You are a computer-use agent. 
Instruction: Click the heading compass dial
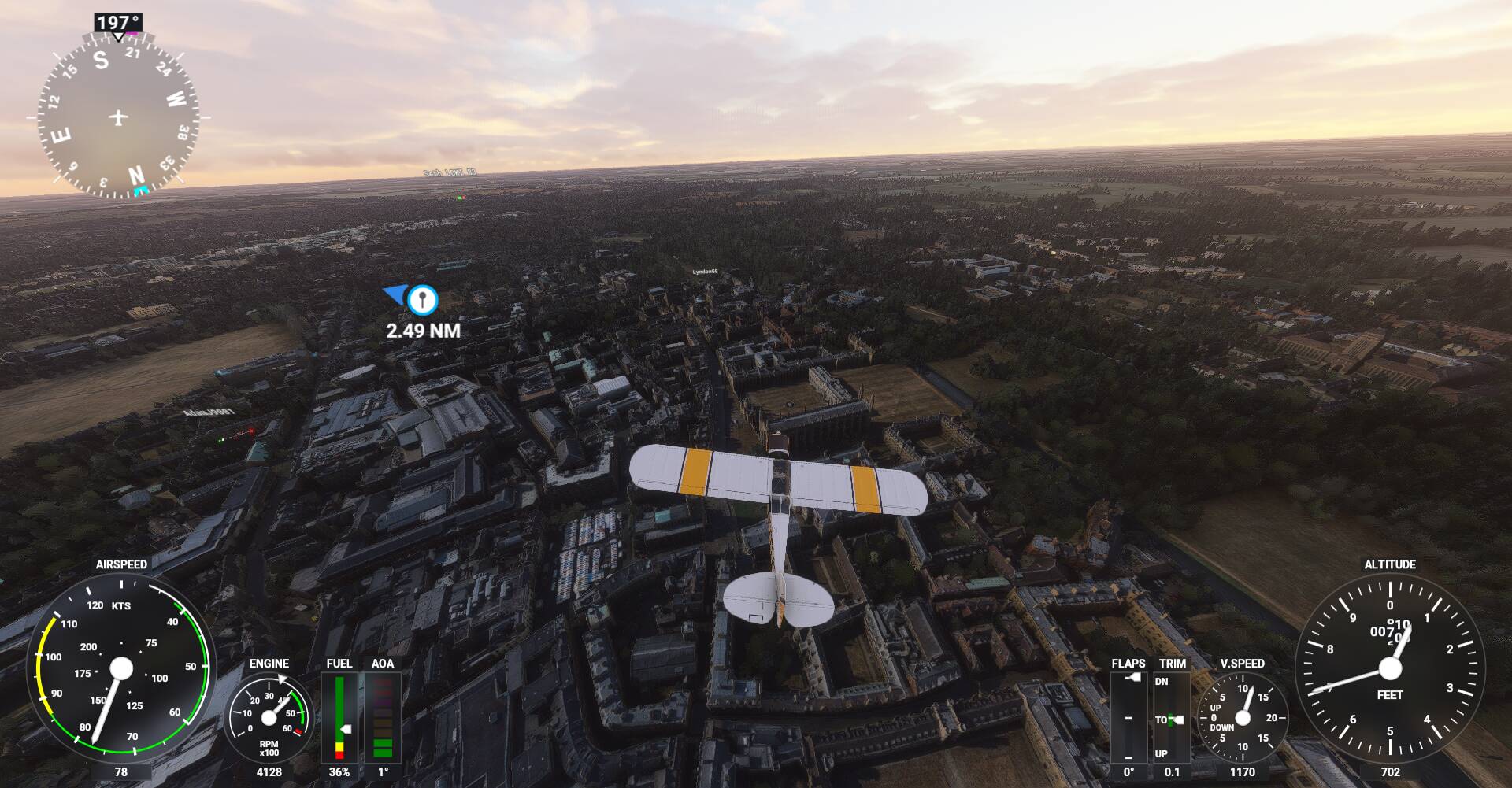click(118, 117)
